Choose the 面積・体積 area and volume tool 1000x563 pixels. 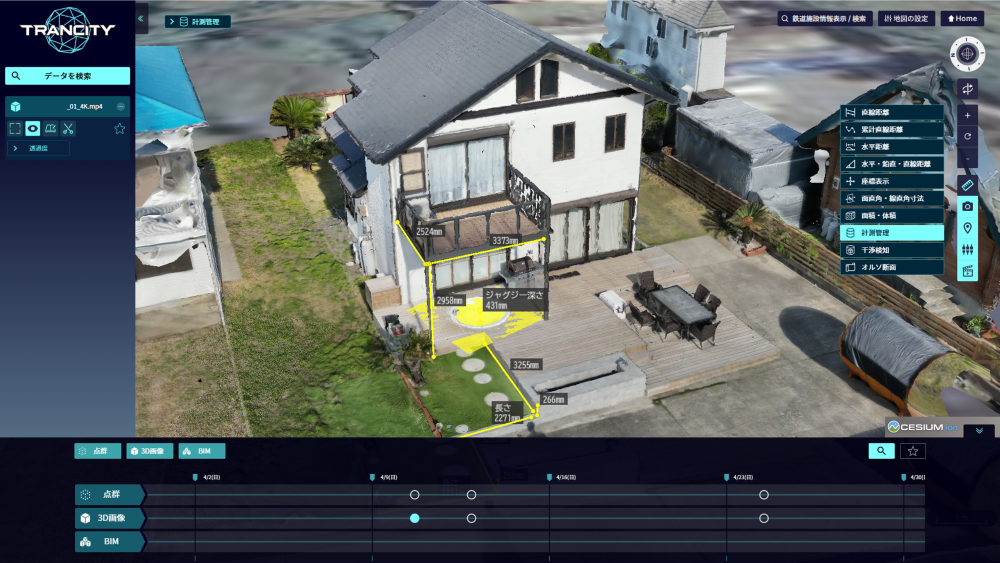[893, 215]
